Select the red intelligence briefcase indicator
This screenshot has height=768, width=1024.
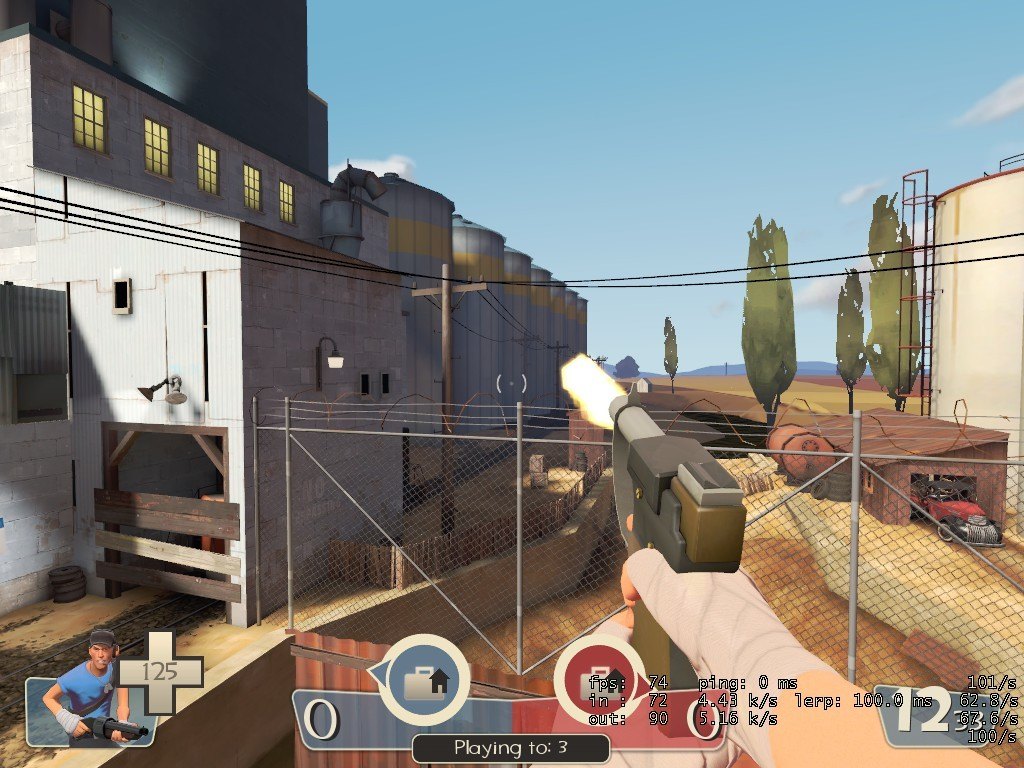point(598,681)
